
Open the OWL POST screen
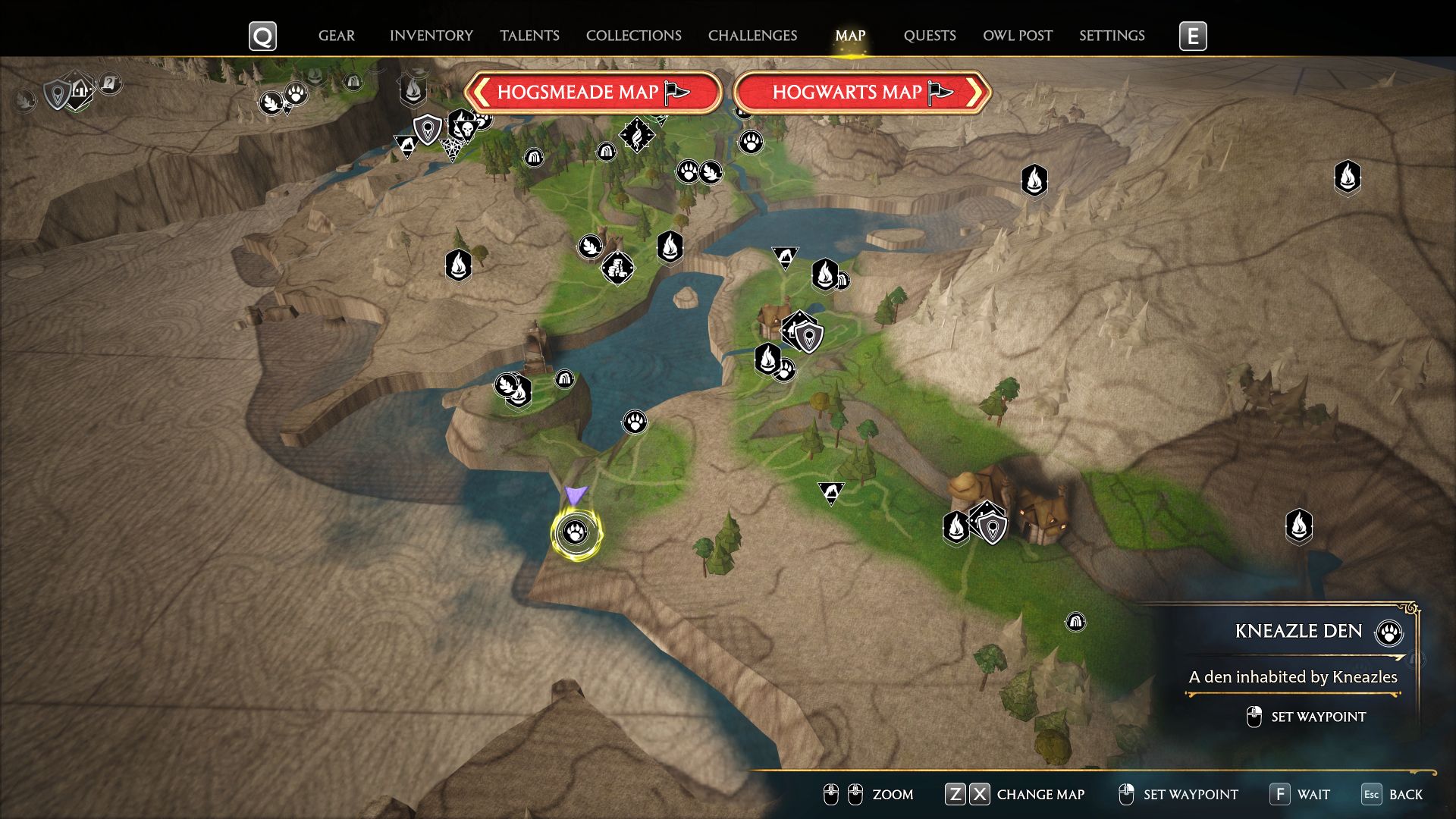coord(1016,35)
